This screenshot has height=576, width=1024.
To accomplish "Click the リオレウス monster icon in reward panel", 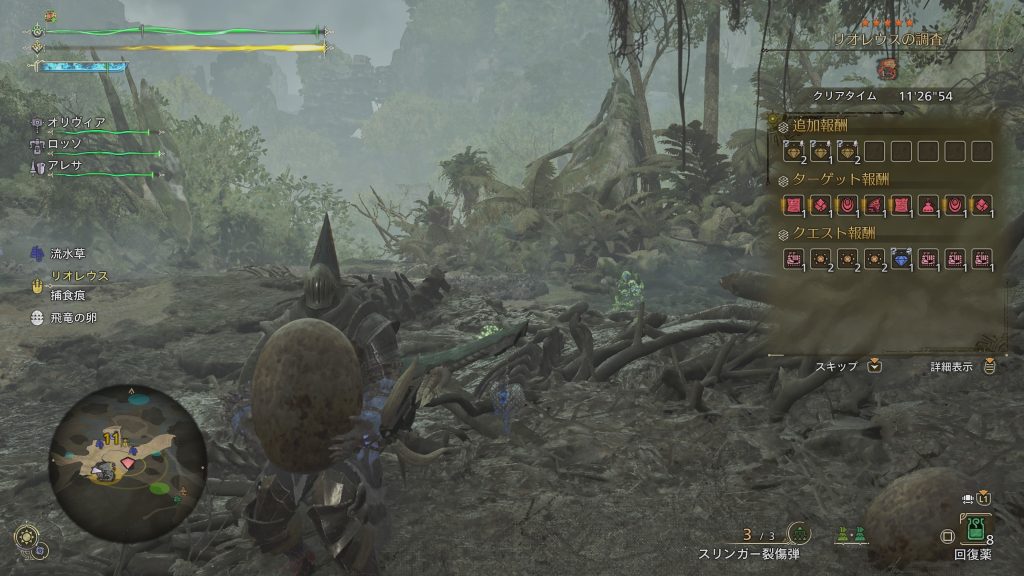I will [x=886, y=69].
